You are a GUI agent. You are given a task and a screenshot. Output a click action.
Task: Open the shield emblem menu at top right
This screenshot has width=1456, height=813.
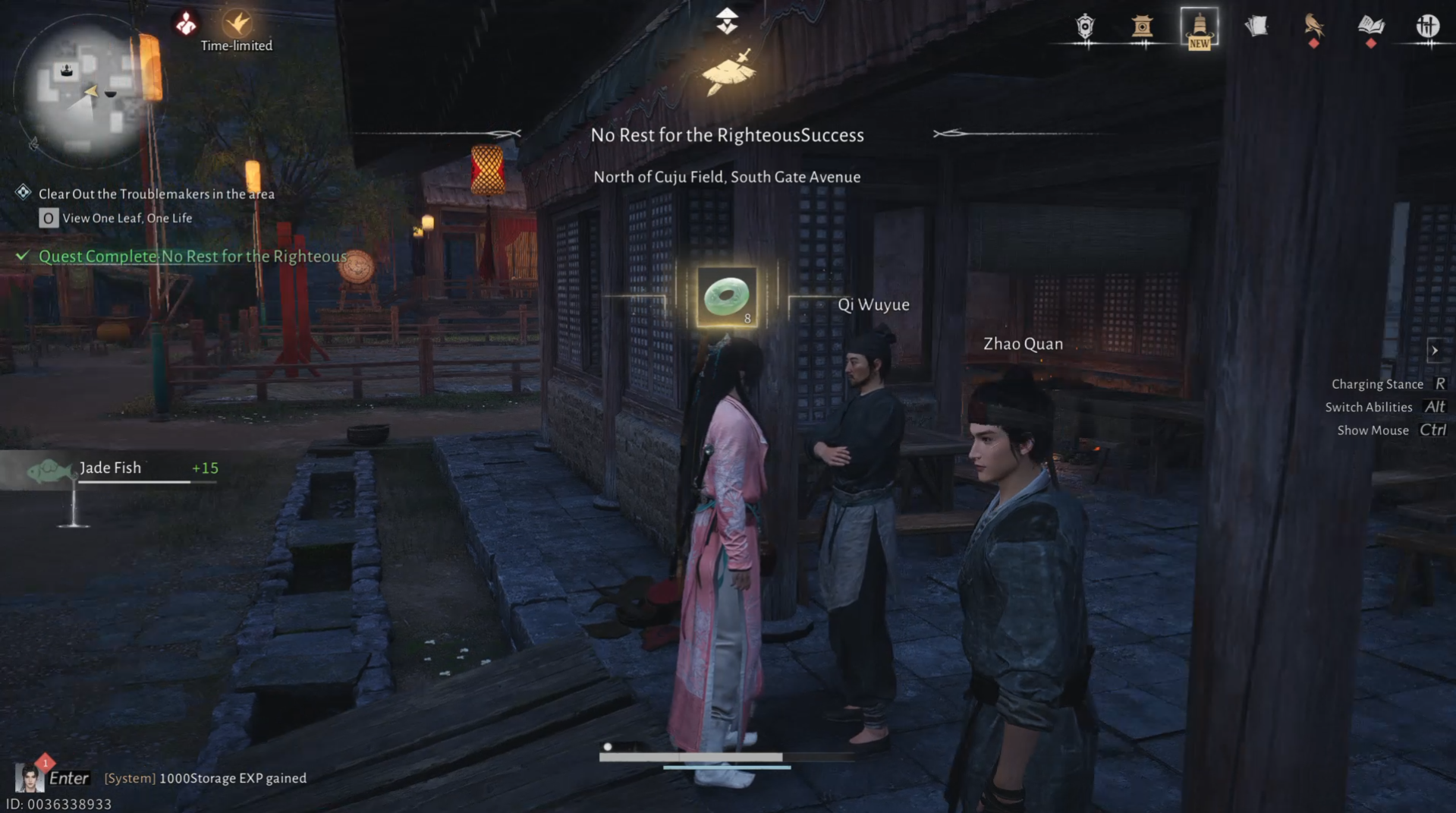pyautogui.click(x=1085, y=27)
